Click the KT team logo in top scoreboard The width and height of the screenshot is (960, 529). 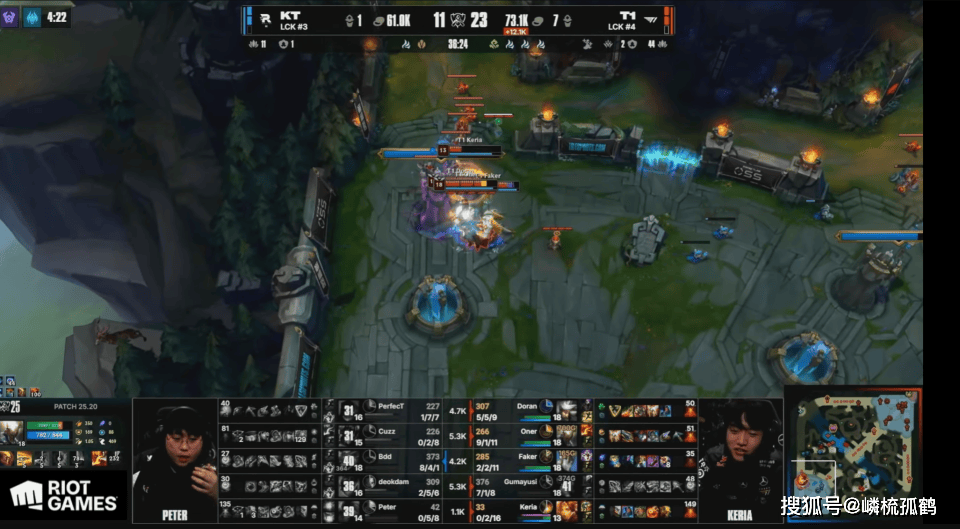pyautogui.click(x=262, y=17)
